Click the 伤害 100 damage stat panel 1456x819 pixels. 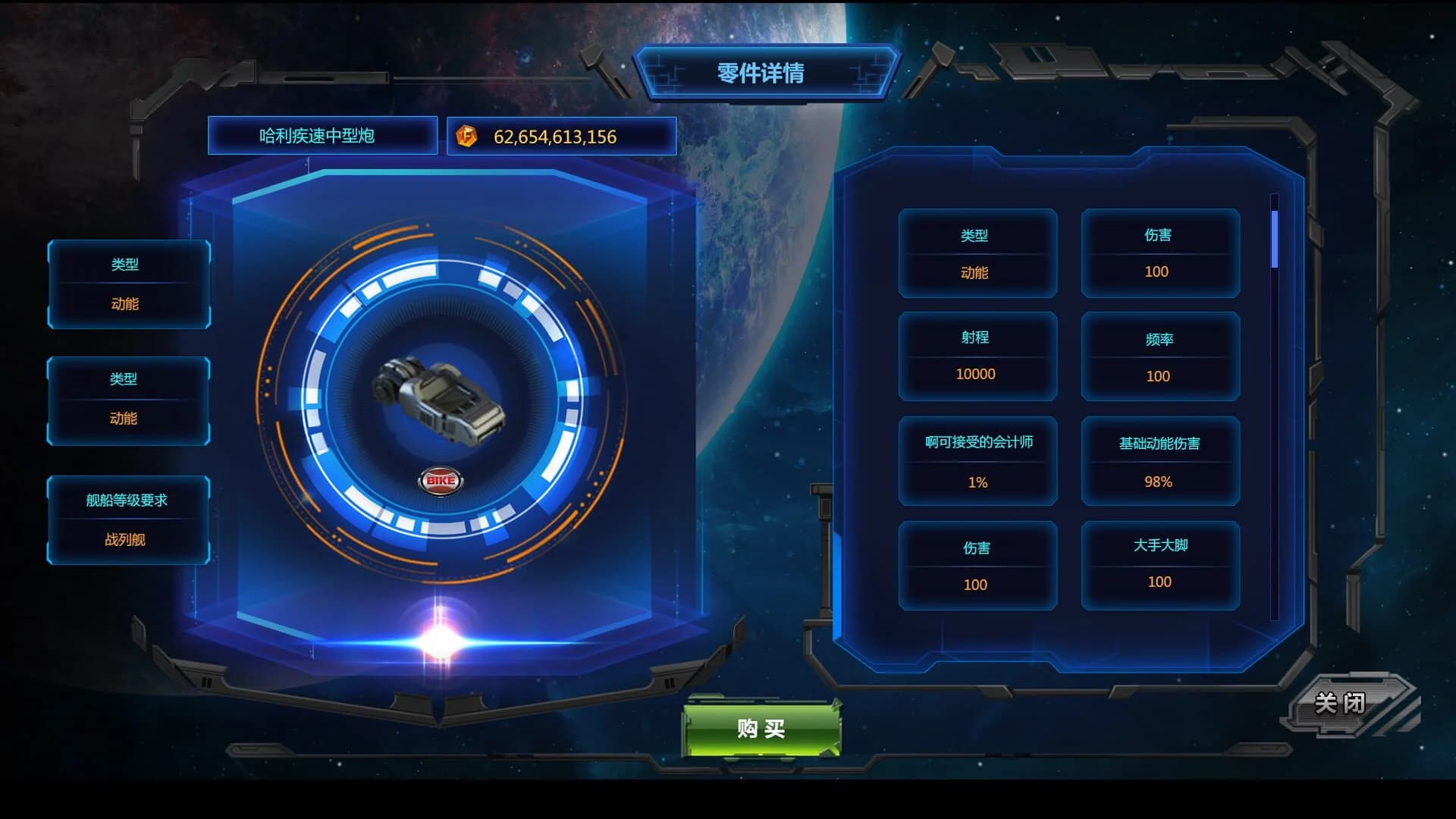pyautogui.click(x=1159, y=254)
